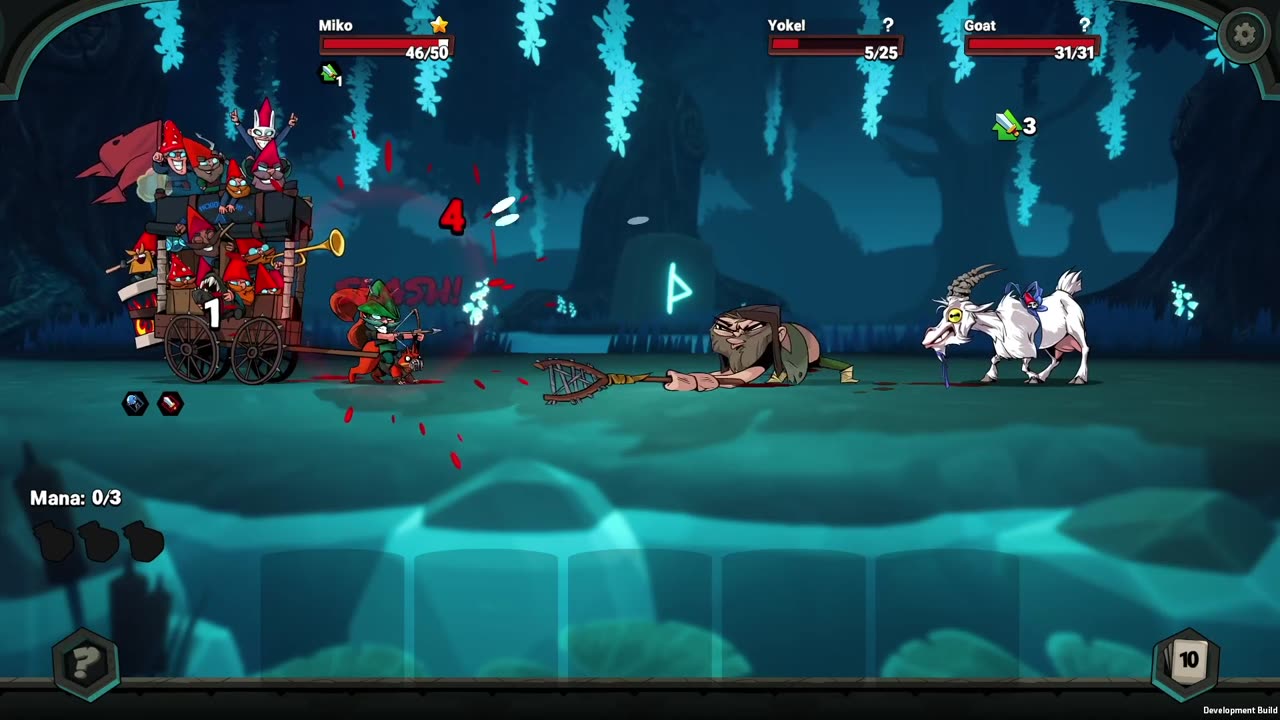Check the Goat's green sword buff icon
1280x720 pixels.
(x=1006, y=125)
